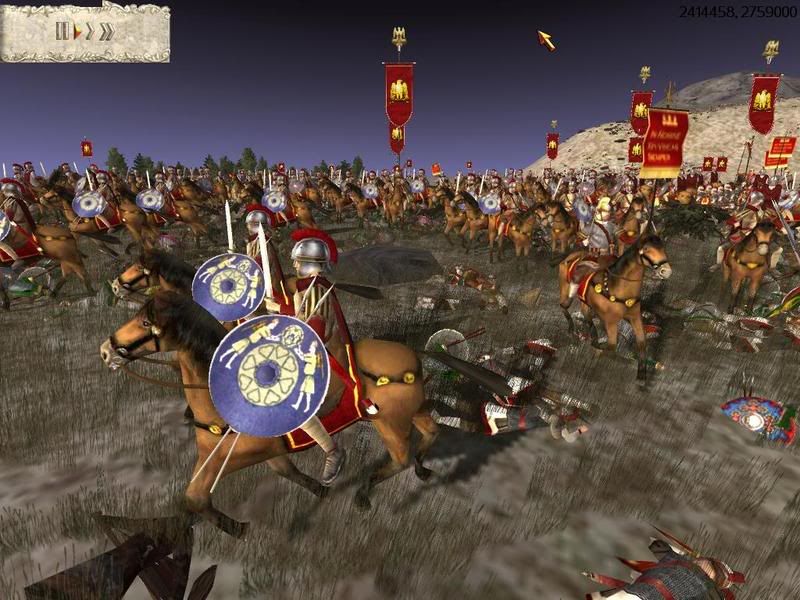
Task: Activate triple-chevron fastest speed
Action: pyautogui.click(x=106, y=31)
